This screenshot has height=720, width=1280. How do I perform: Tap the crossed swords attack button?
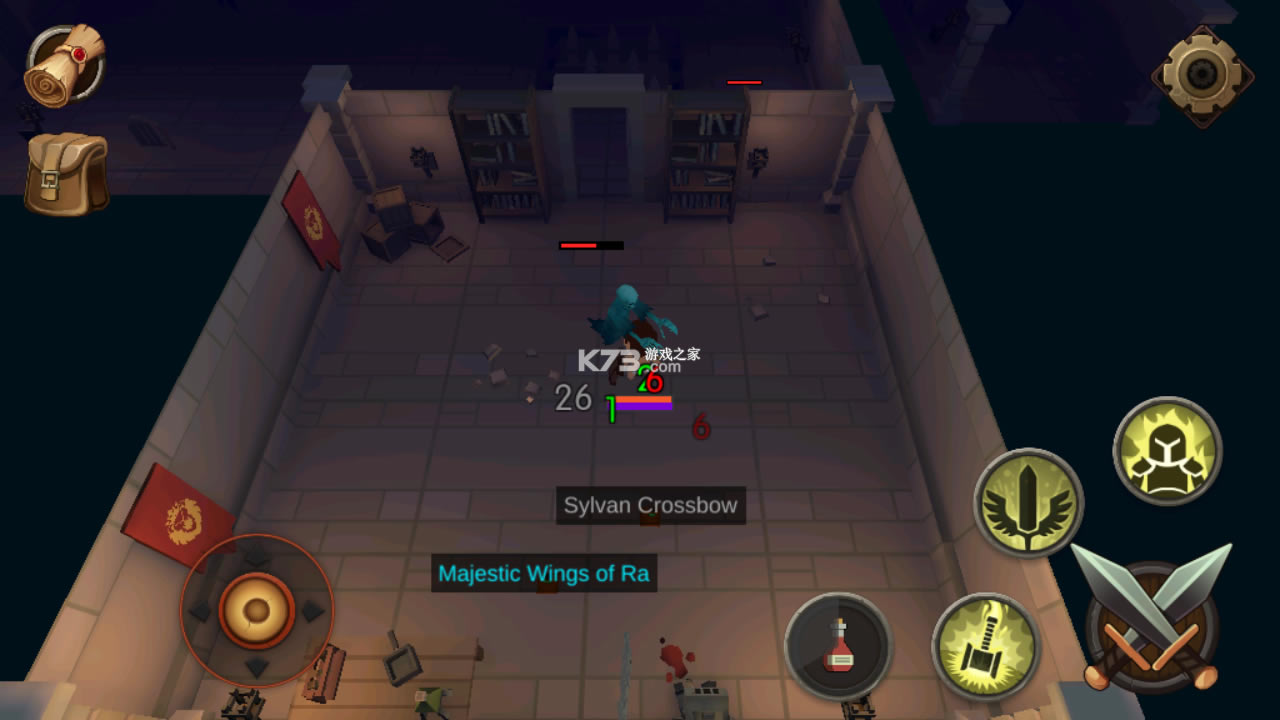(x=1151, y=617)
